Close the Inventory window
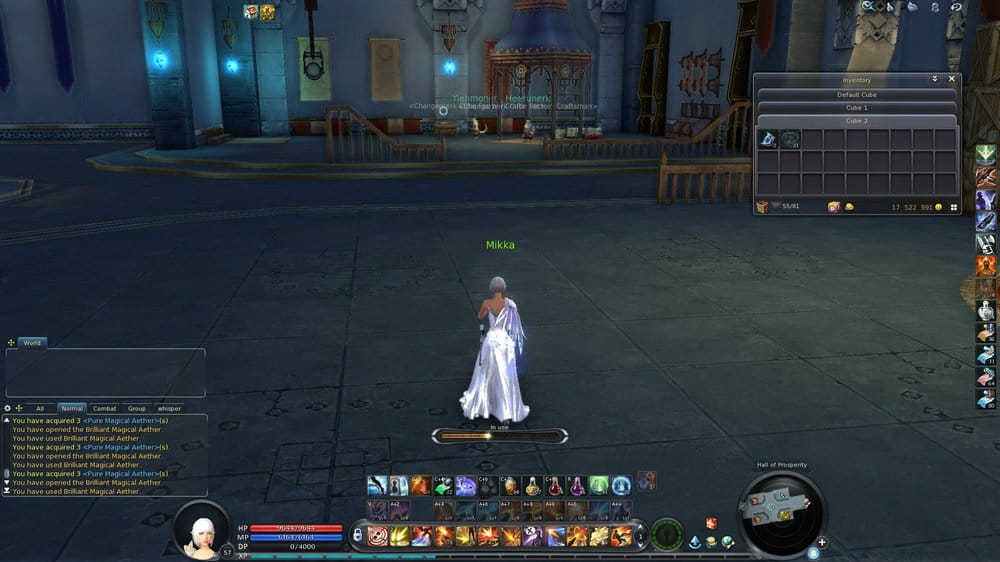 pyautogui.click(x=951, y=79)
